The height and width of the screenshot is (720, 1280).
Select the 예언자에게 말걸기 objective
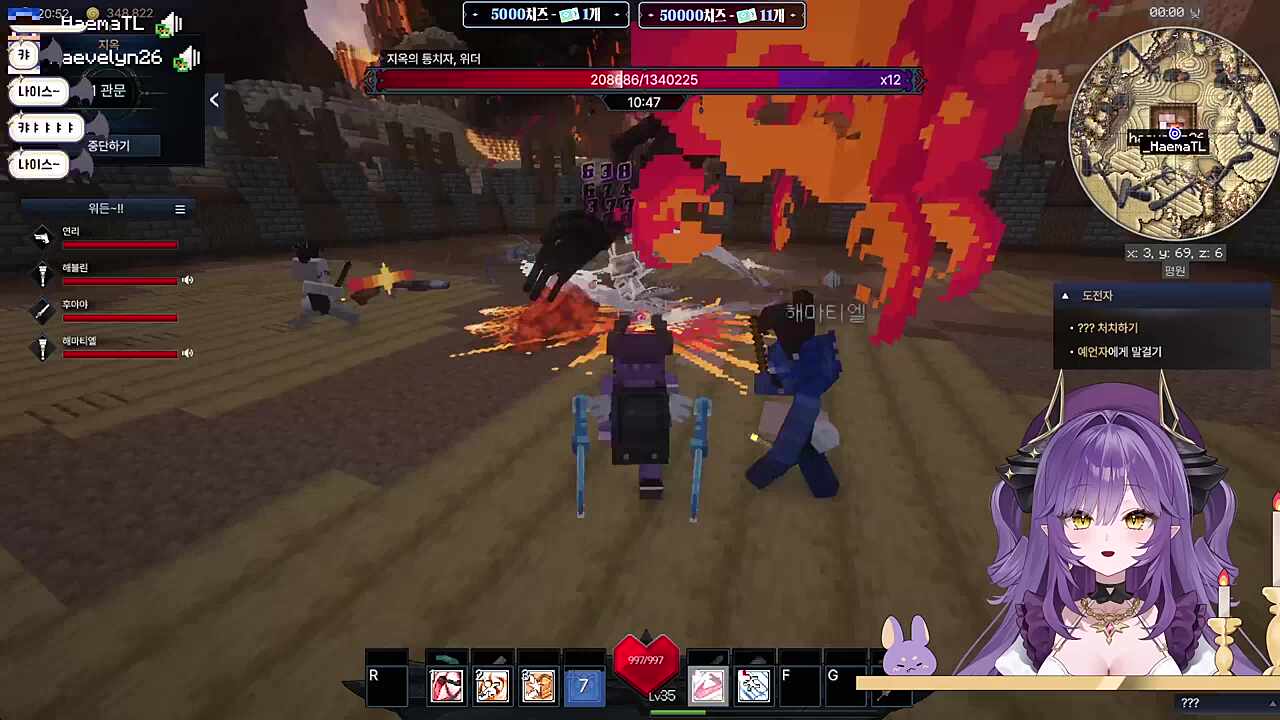pyautogui.click(x=1118, y=352)
